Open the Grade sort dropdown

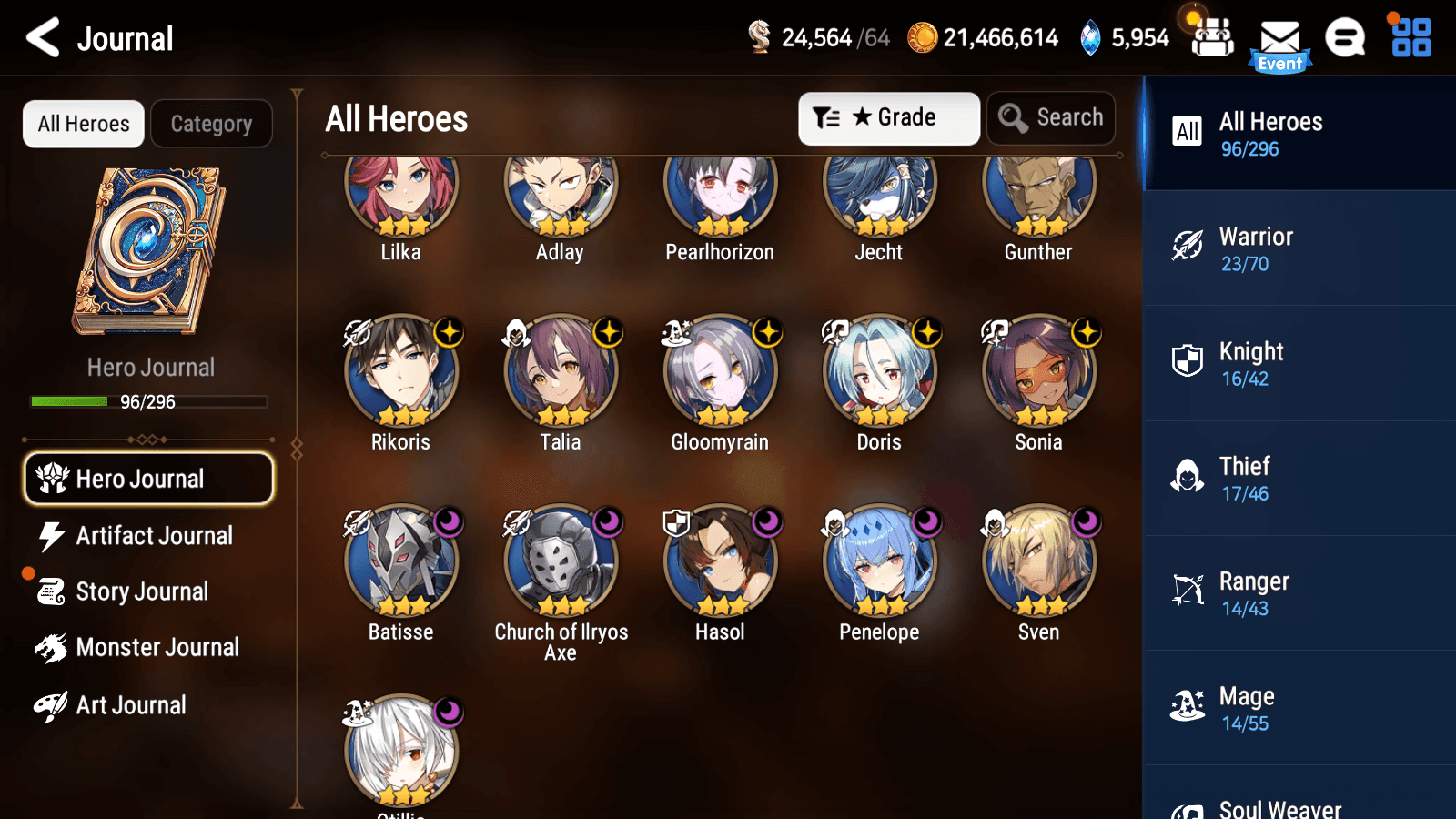pyautogui.click(x=888, y=117)
